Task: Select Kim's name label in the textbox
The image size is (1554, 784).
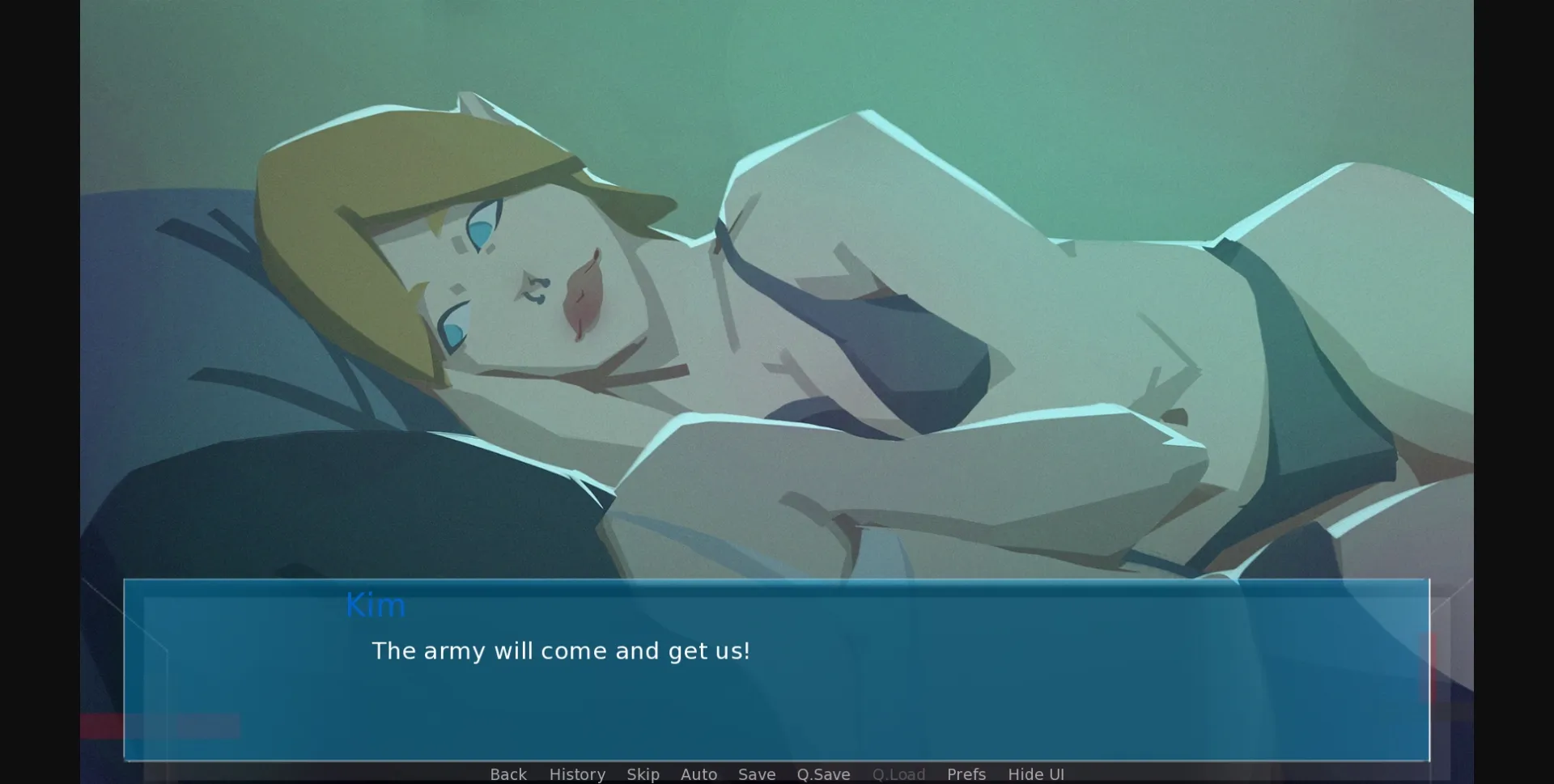Action: point(376,604)
